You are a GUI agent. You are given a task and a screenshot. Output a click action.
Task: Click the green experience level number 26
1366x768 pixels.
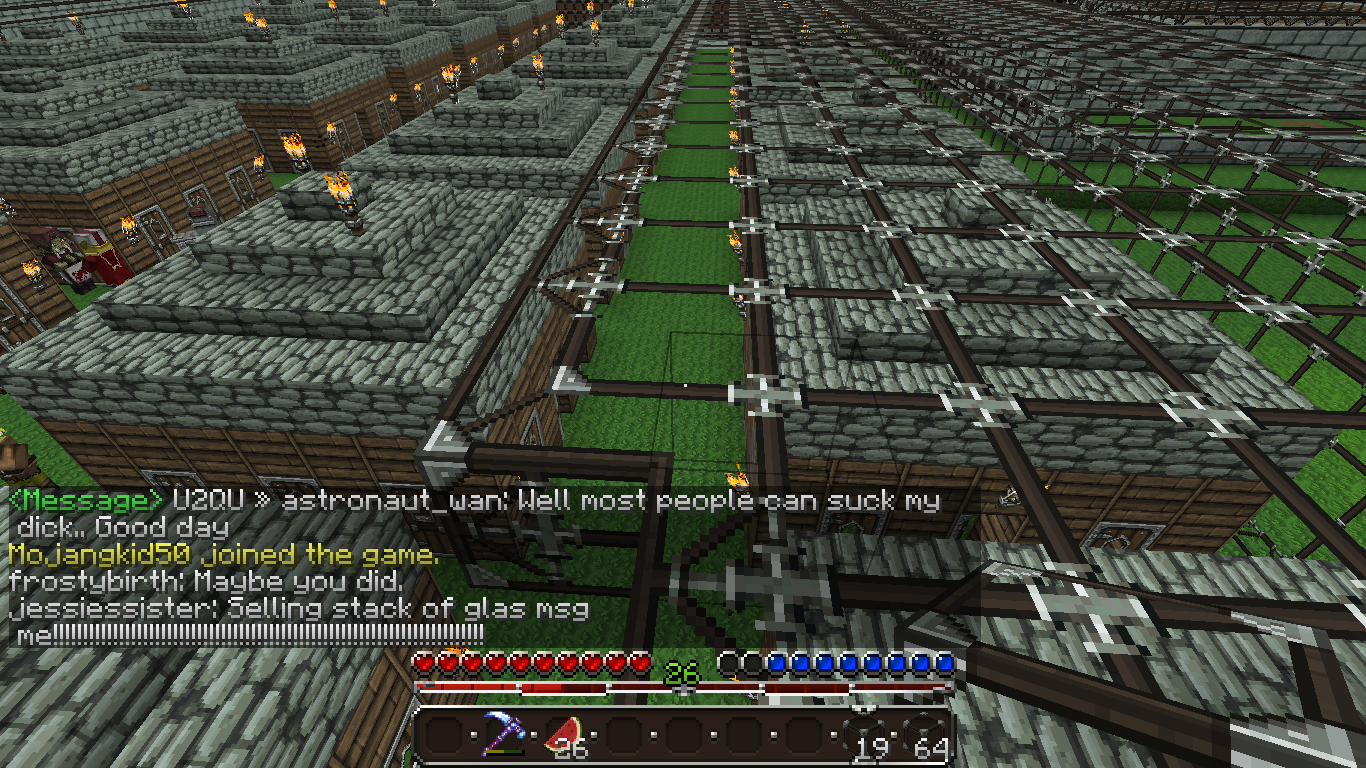(681, 671)
